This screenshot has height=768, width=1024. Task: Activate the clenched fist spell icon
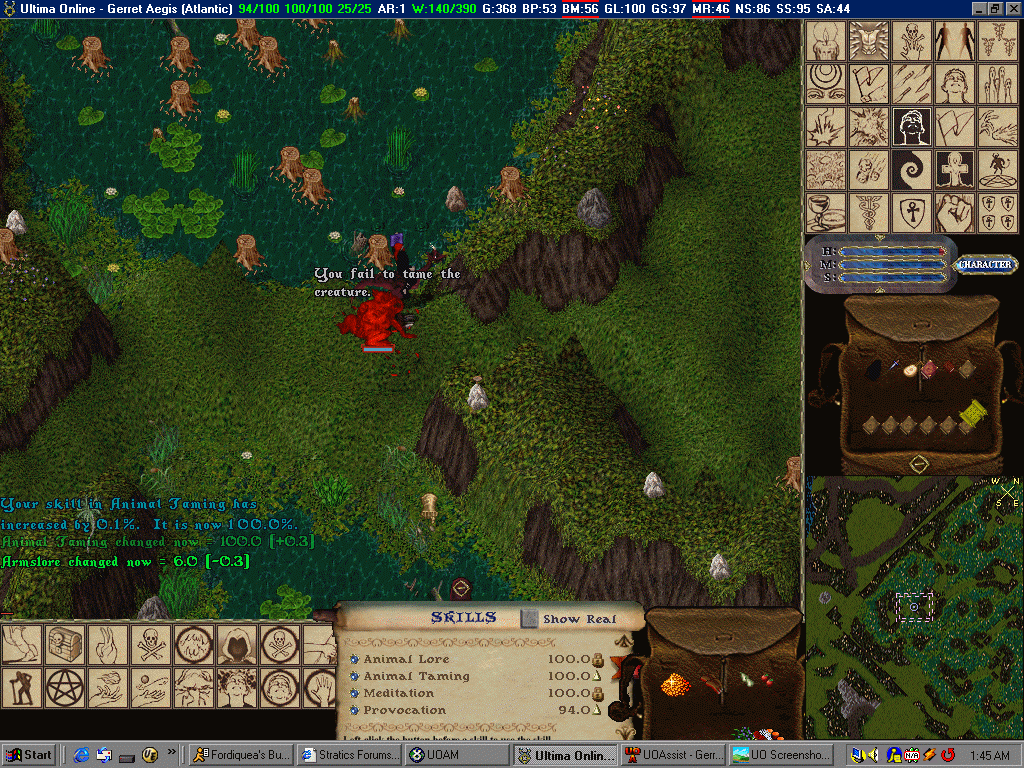click(x=955, y=213)
